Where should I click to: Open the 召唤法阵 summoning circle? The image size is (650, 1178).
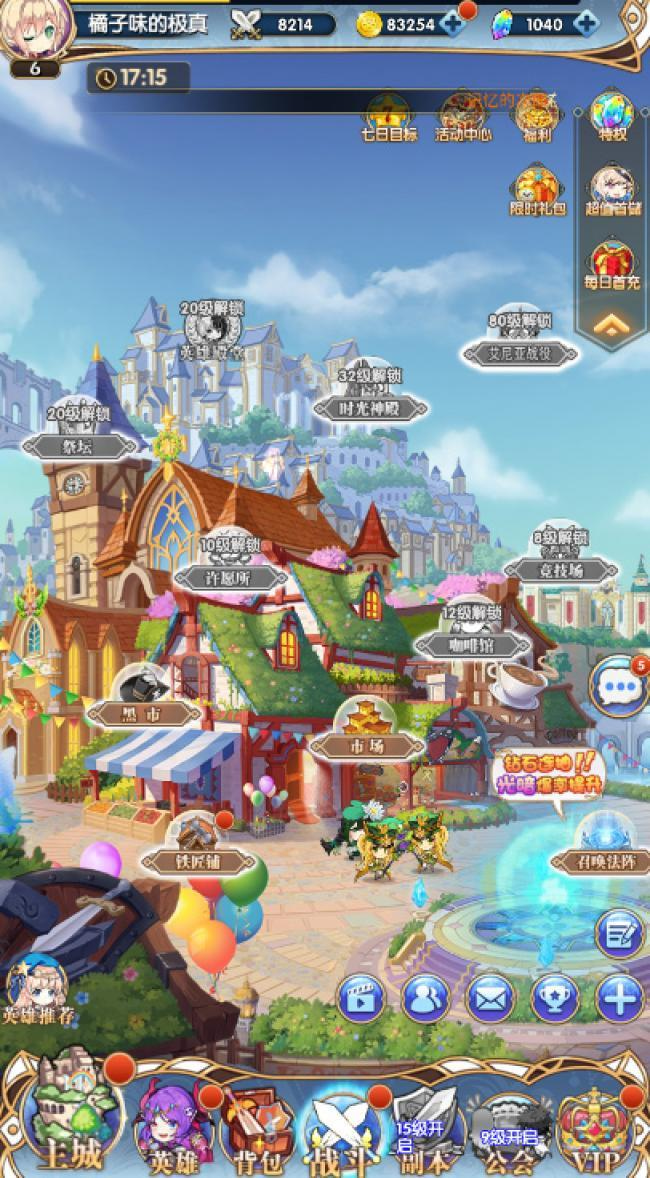tap(602, 845)
